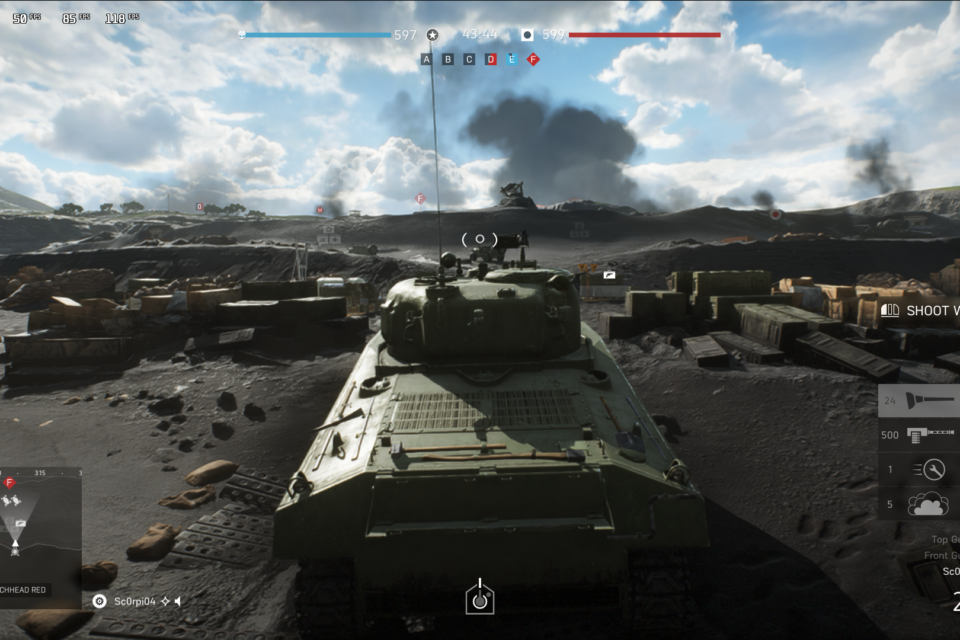960x640 pixels.
Task: Click the speaker icon beside Sc0rpi04
Action: click(178, 601)
